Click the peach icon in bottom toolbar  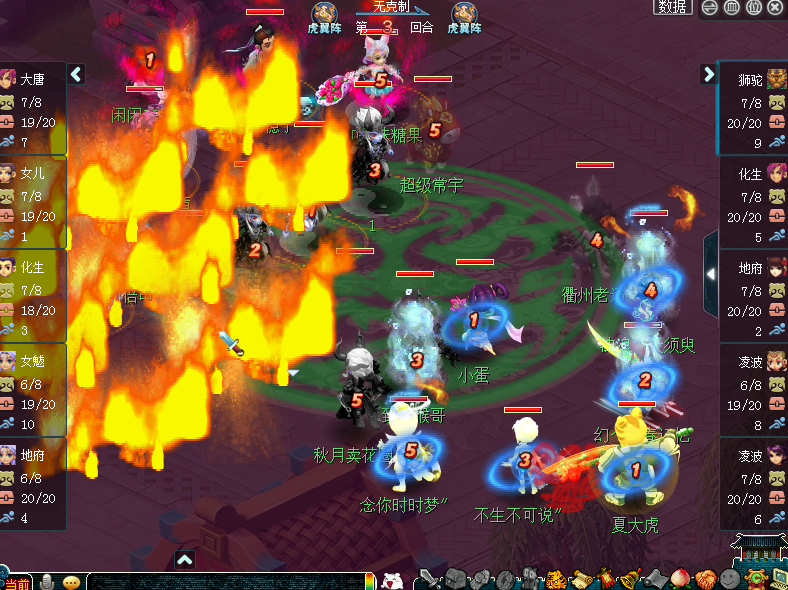click(681, 578)
